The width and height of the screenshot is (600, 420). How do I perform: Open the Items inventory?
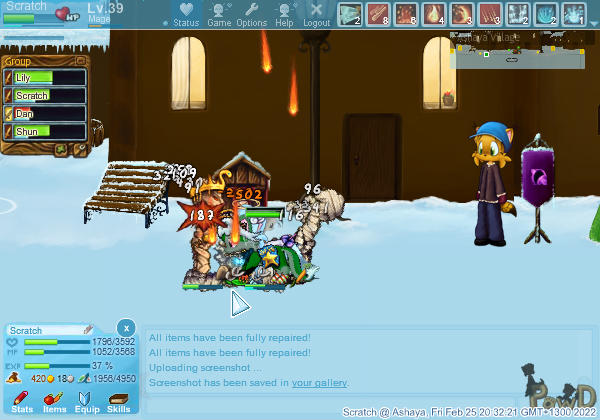(x=54, y=401)
